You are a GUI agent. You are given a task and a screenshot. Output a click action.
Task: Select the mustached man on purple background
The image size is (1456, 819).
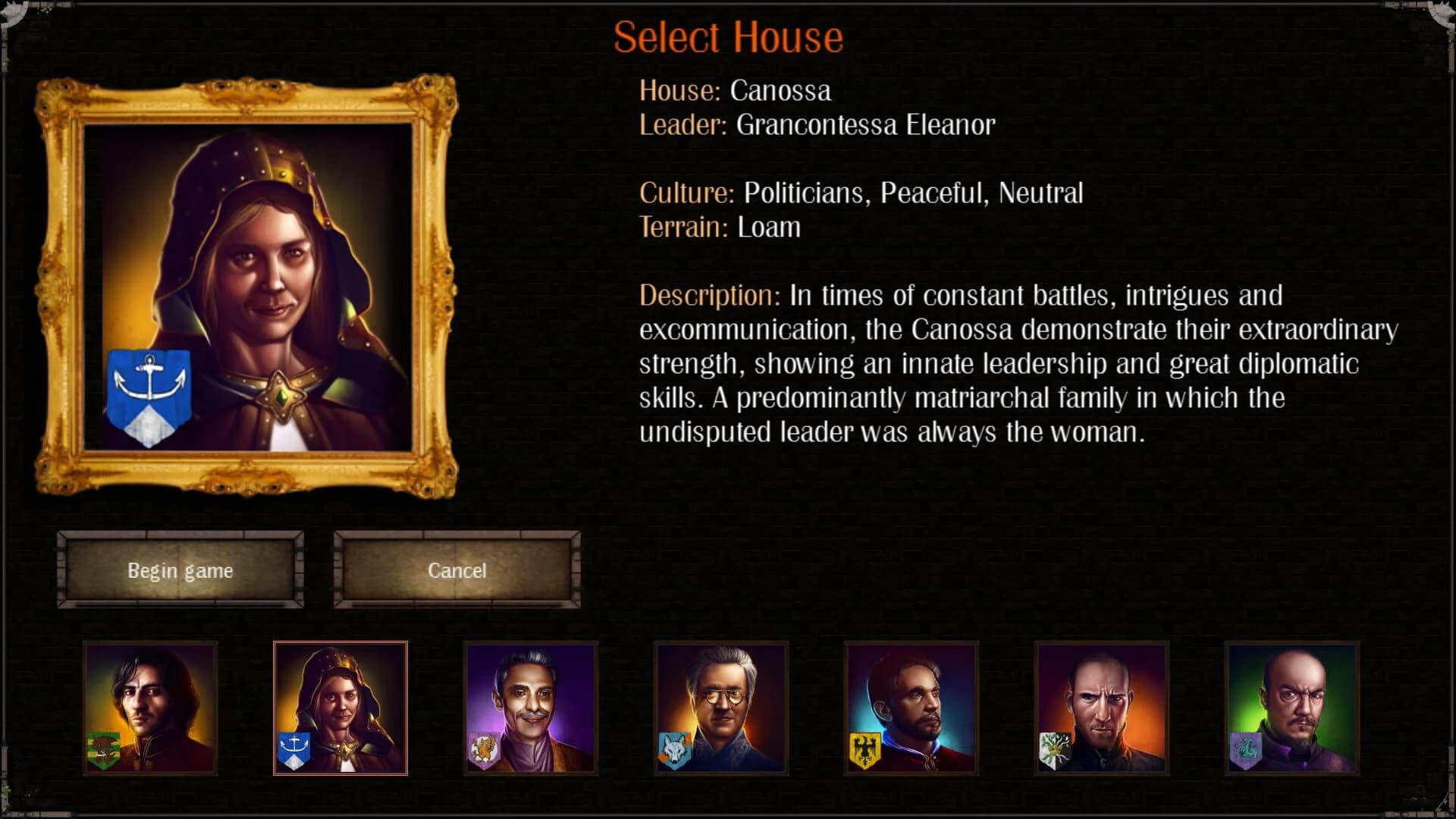(530, 708)
